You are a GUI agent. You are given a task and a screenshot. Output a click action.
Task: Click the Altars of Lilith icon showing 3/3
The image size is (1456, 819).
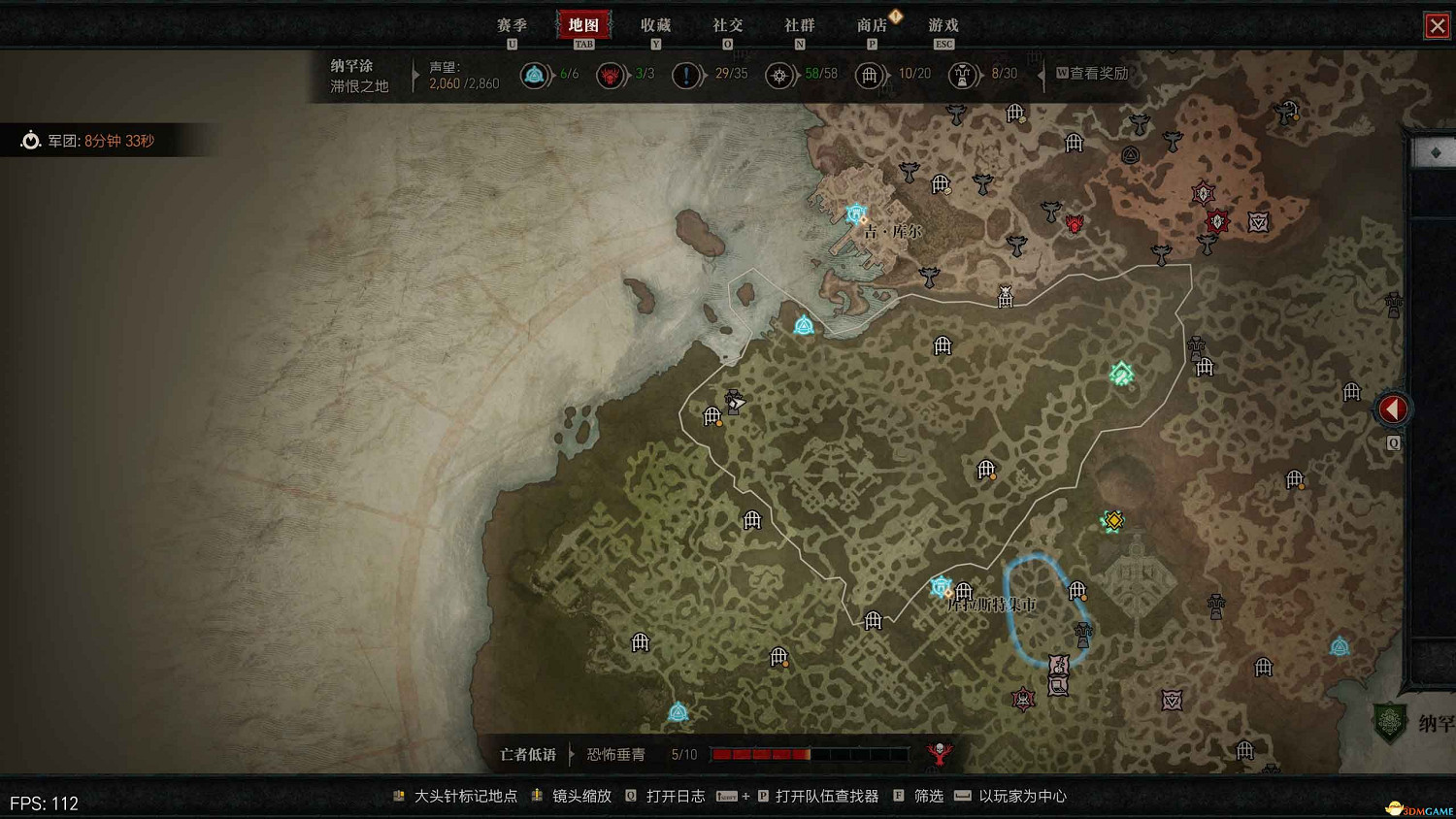tap(611, 75)
